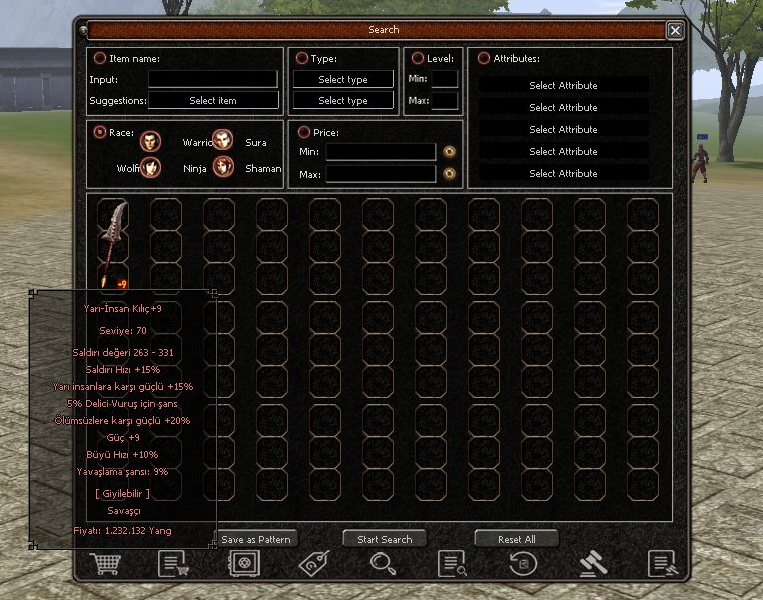Focus the item name Input field
Image resolution: width=763 pixels, height=600 pixels.
coord(213,79)
